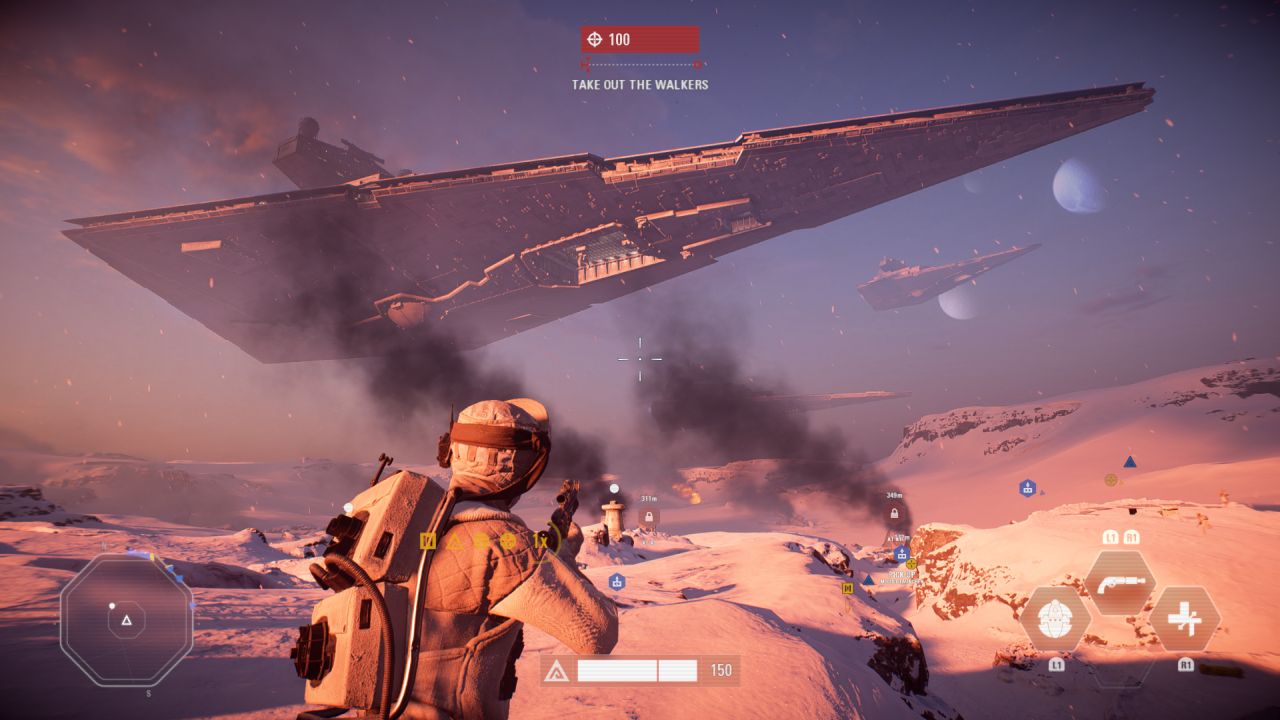Screen dimensions: 1280x720
Task: Activate the thermal detonator grenade ability
Action: click(1055, 618)
